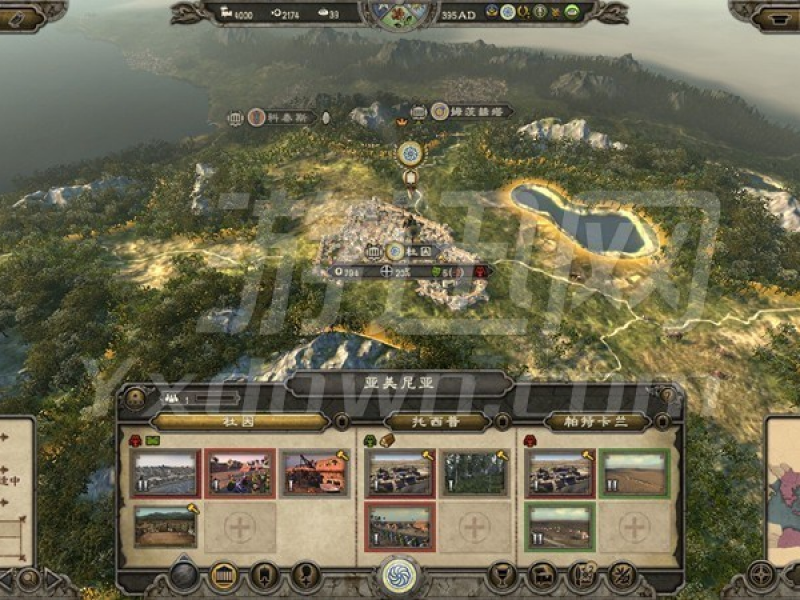
Task: Select the red-framed lower building in 共西普
Action: pos(399,525)
